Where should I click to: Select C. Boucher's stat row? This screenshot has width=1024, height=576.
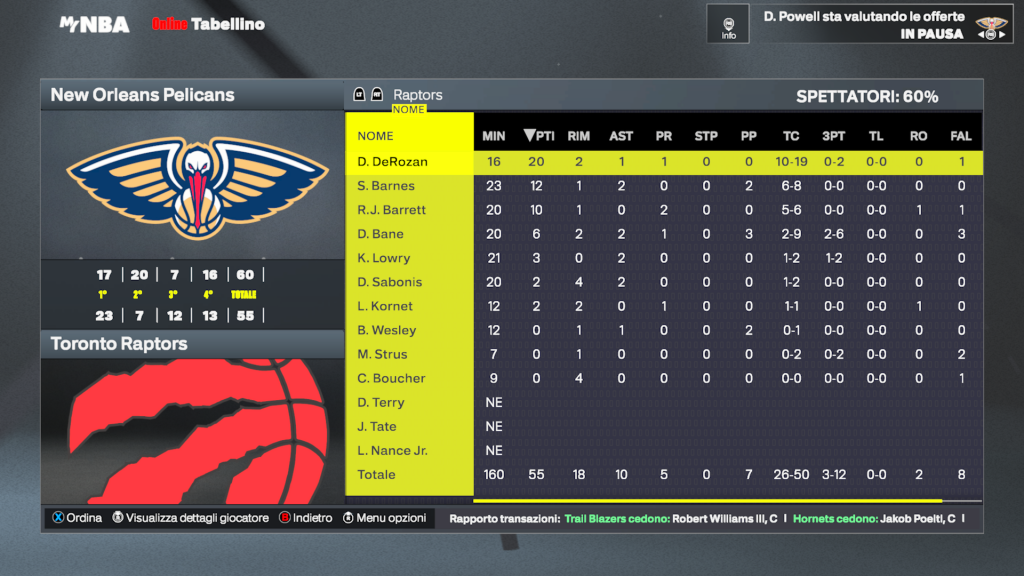391,378
